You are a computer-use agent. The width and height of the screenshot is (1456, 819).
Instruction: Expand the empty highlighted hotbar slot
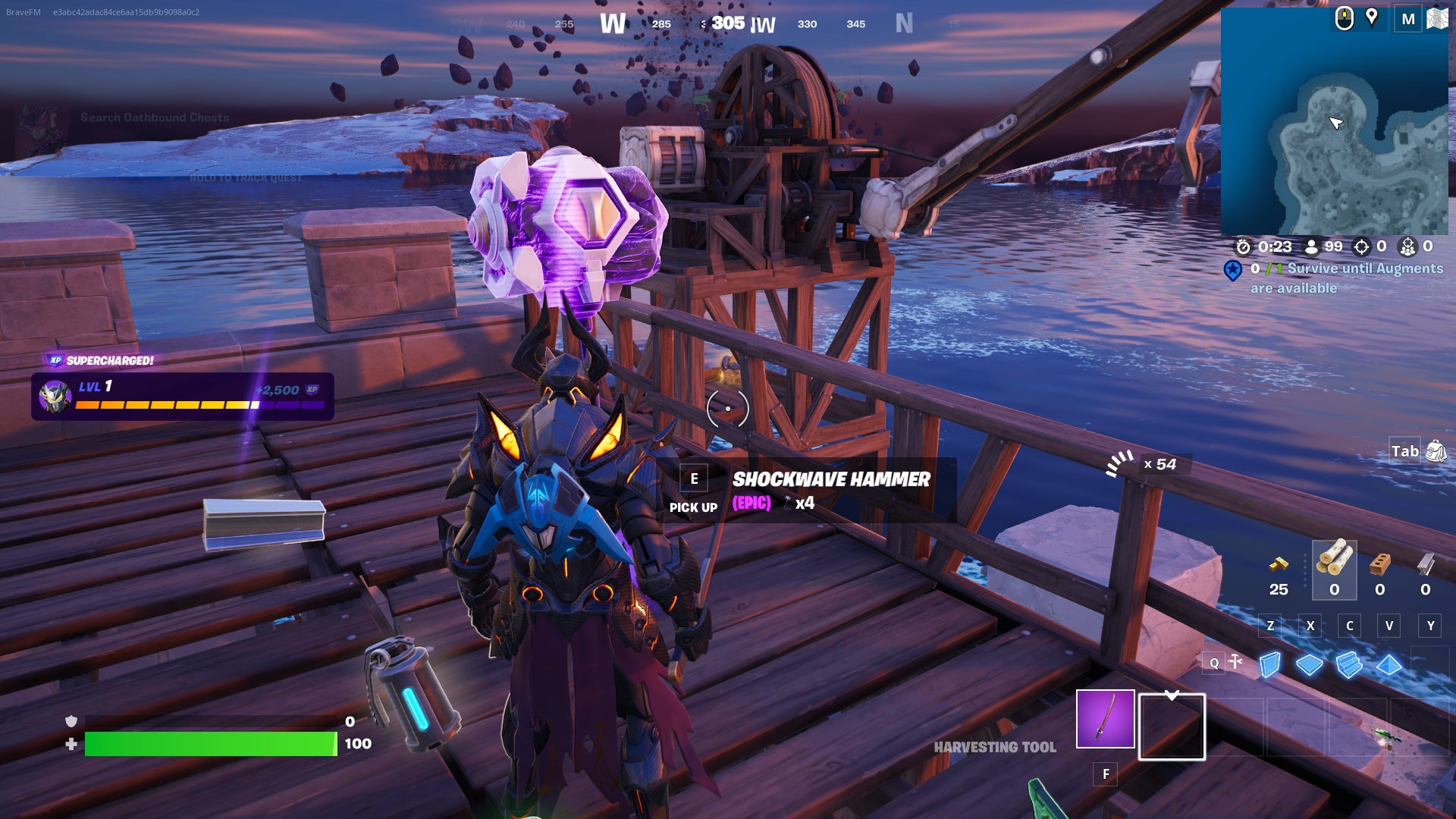tap(1172, 726)
